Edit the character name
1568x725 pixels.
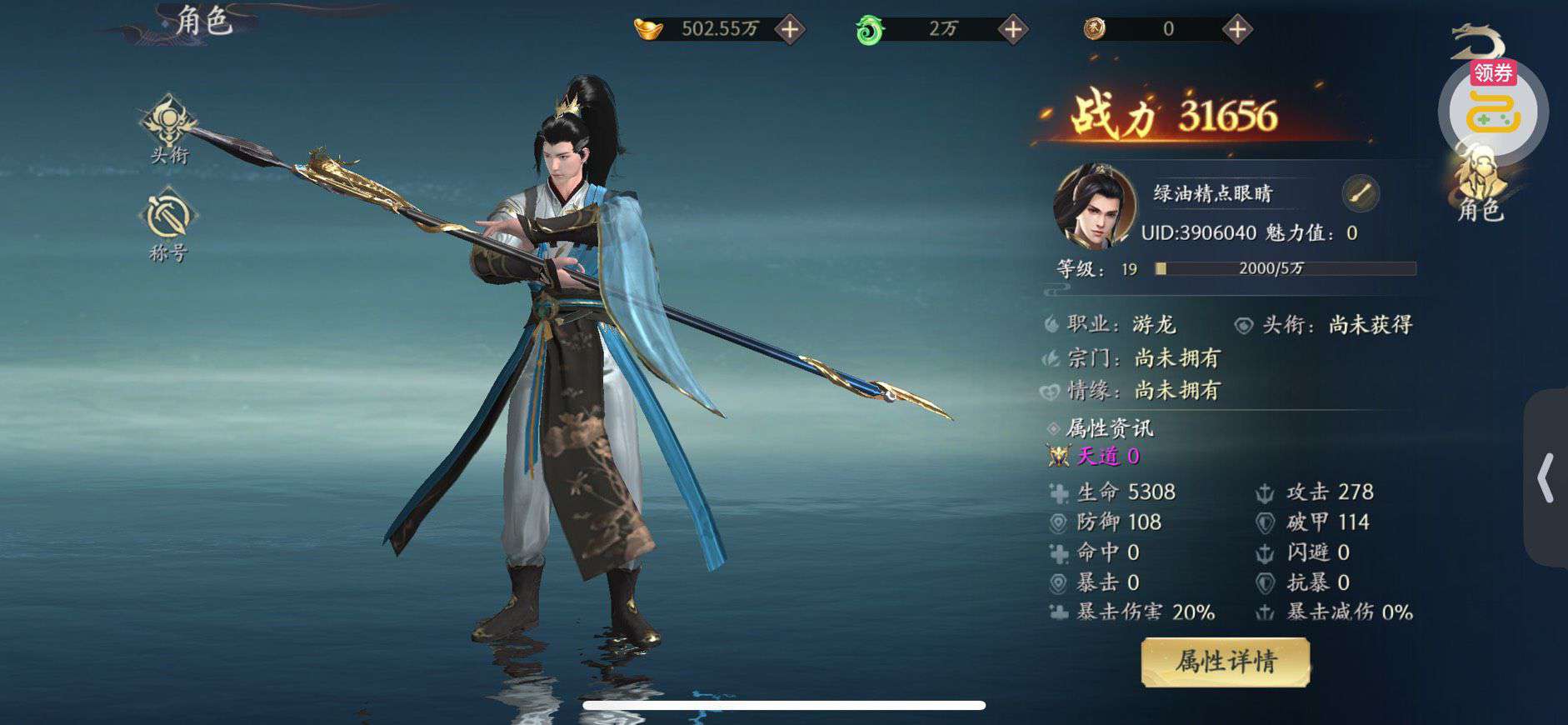tap(1361, 194)
